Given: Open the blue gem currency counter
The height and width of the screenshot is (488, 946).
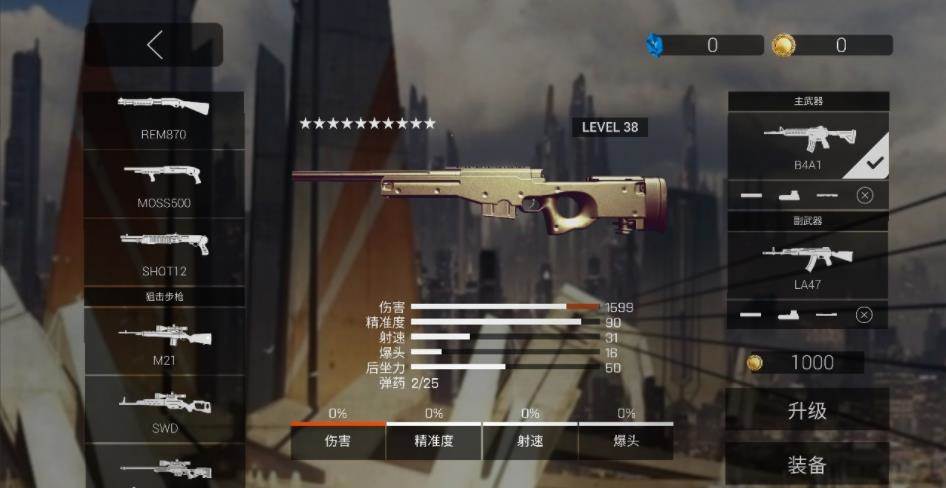Looking at the screenshot, I should pyautogui.click(x=705, y=45).
